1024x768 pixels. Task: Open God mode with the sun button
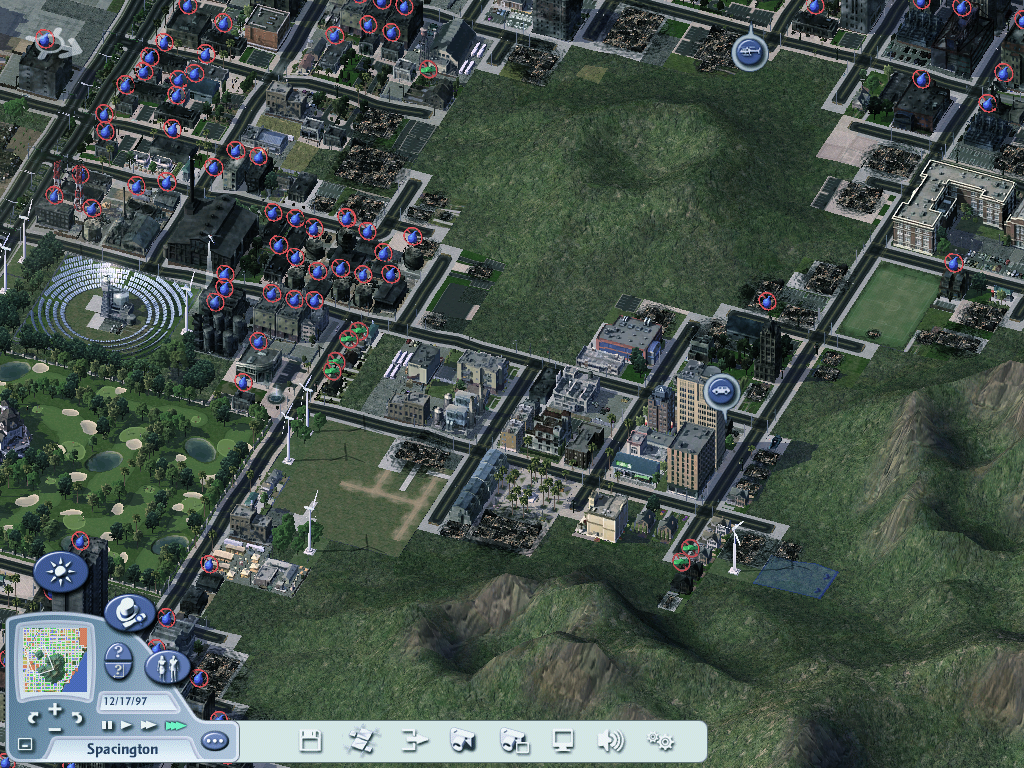point(59,572)
